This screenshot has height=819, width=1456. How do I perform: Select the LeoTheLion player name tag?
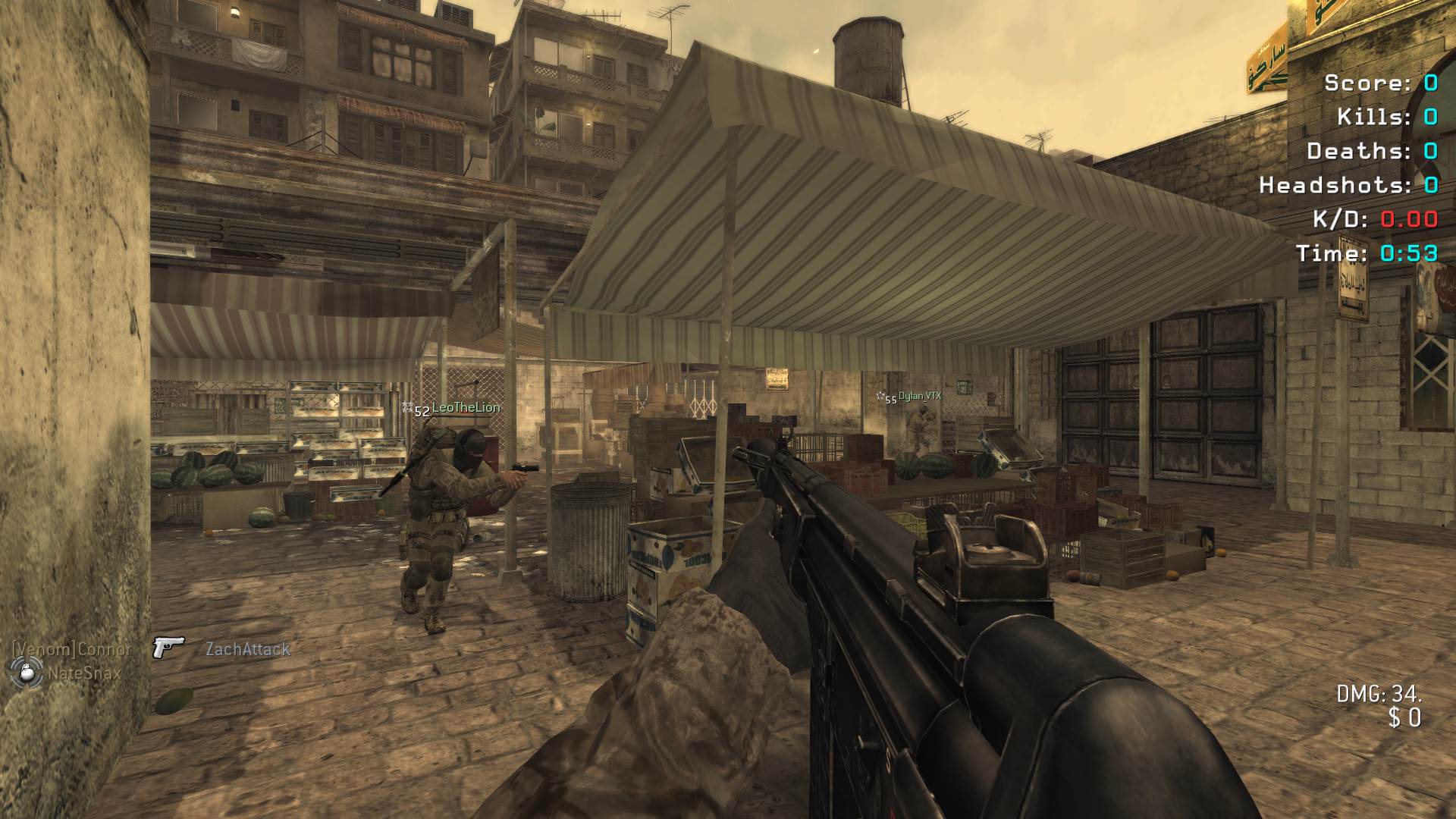point(465,408)
